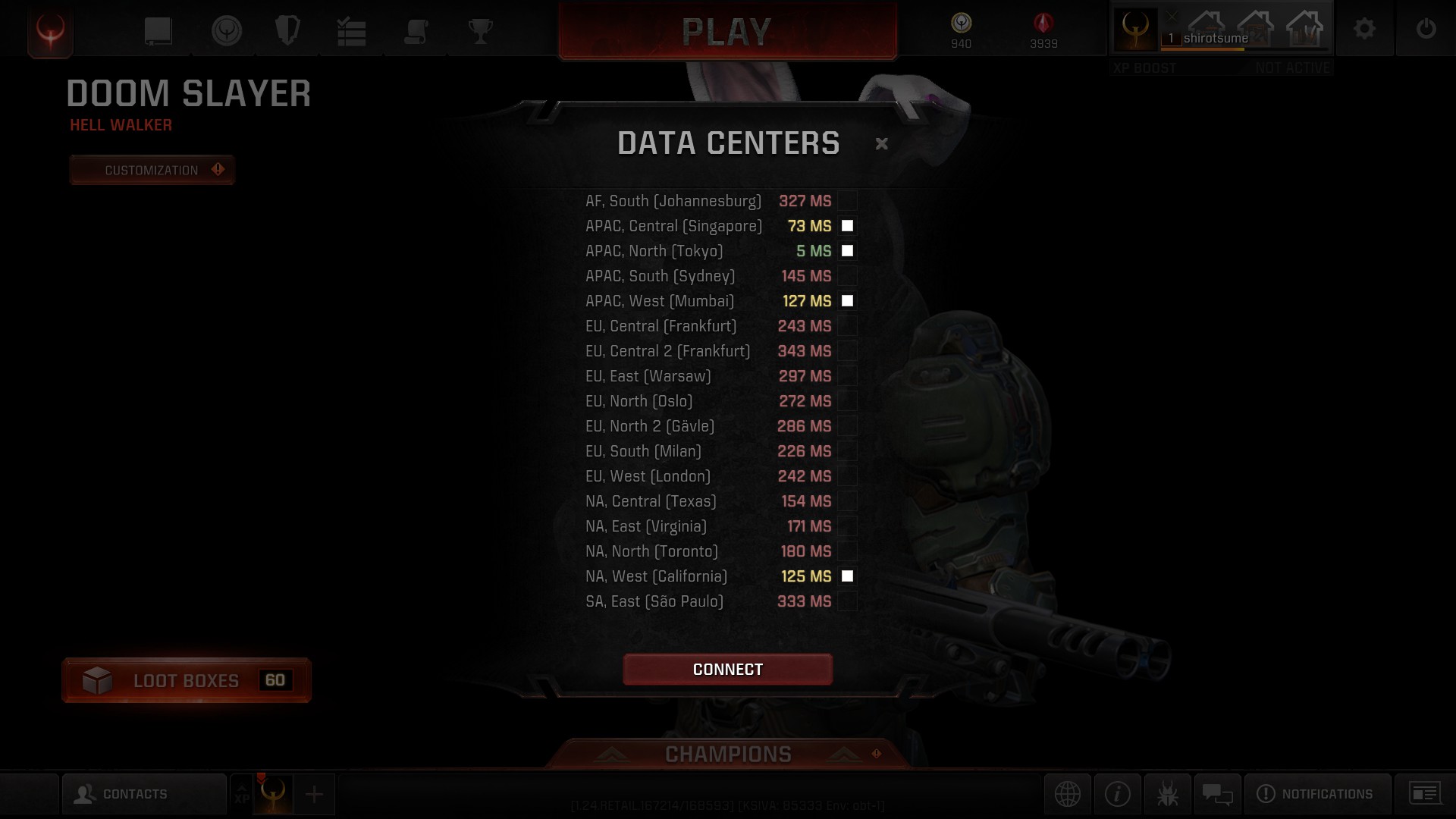Enable the APAC South (Sydney) checkbox

847,276
